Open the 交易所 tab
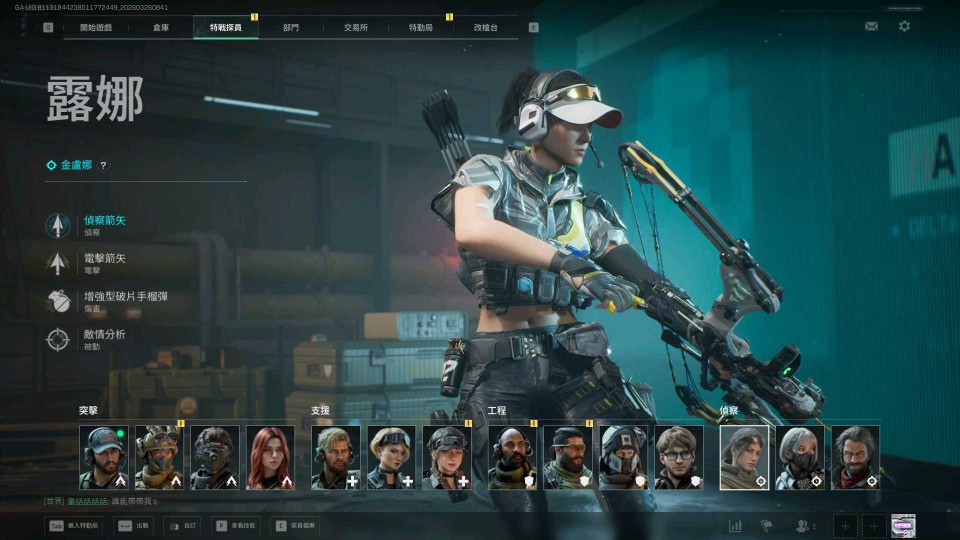Image resolution: width=960 pixels, height=540 pixels. click(355, 28)
